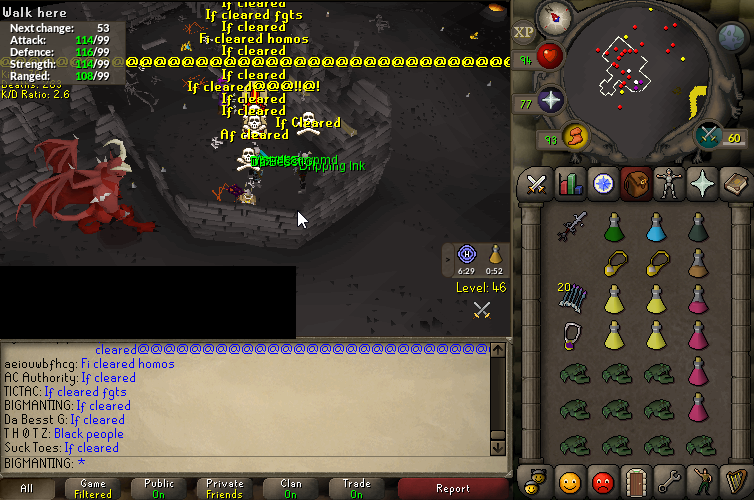Screen dimensions: 754x500
Task: Activate quick prayers with the prayer orb
Action: coord(550,100)
